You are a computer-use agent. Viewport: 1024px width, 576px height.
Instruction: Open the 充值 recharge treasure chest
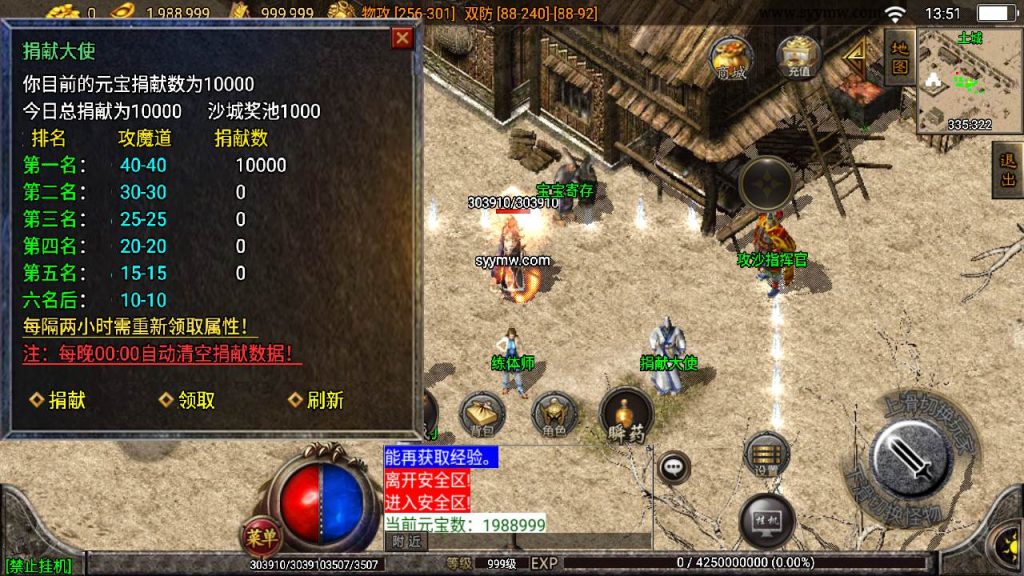797,58
